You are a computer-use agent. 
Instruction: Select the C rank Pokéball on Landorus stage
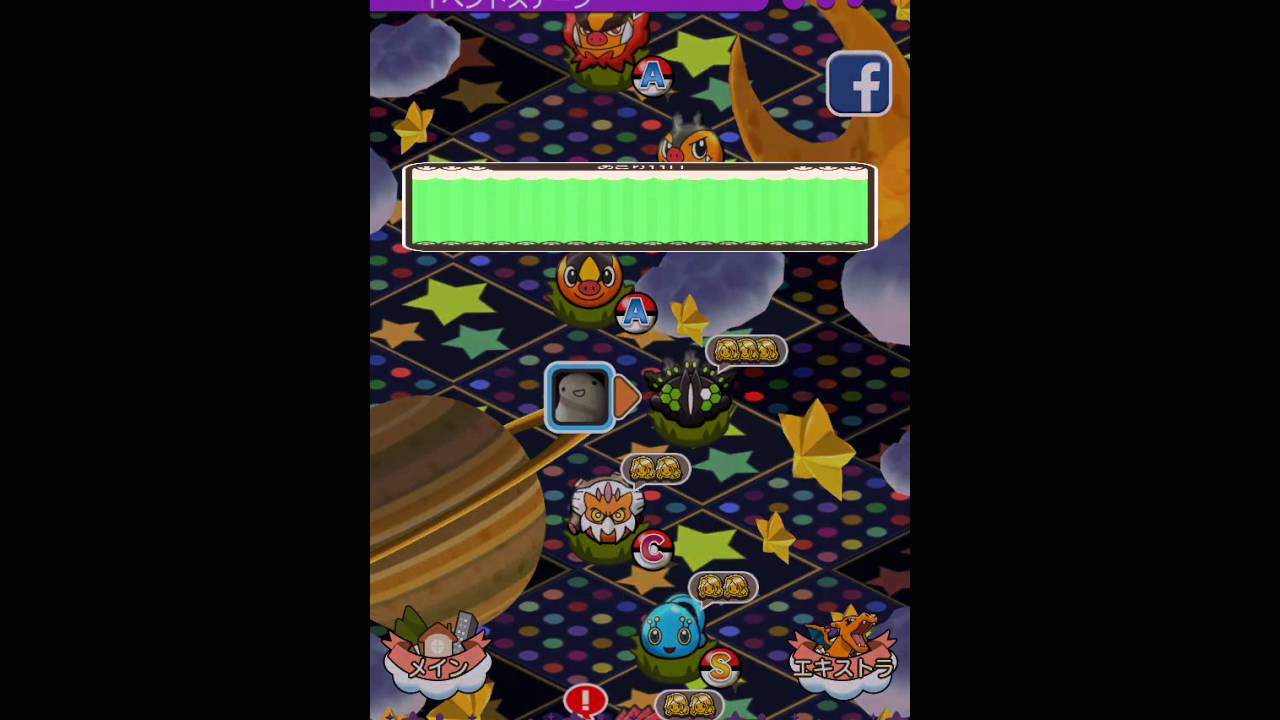(651, 546)
